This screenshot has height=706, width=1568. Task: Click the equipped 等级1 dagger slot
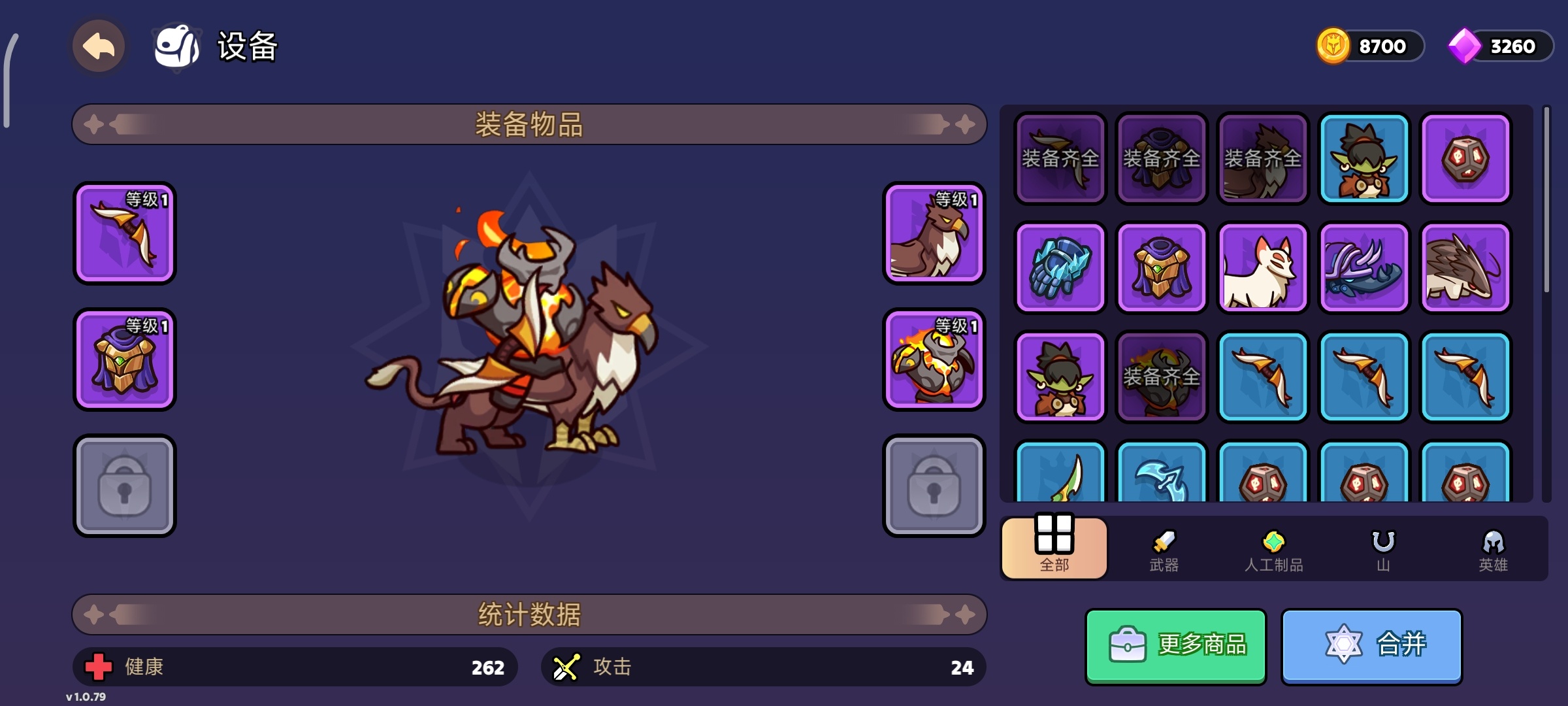[125, 233]
